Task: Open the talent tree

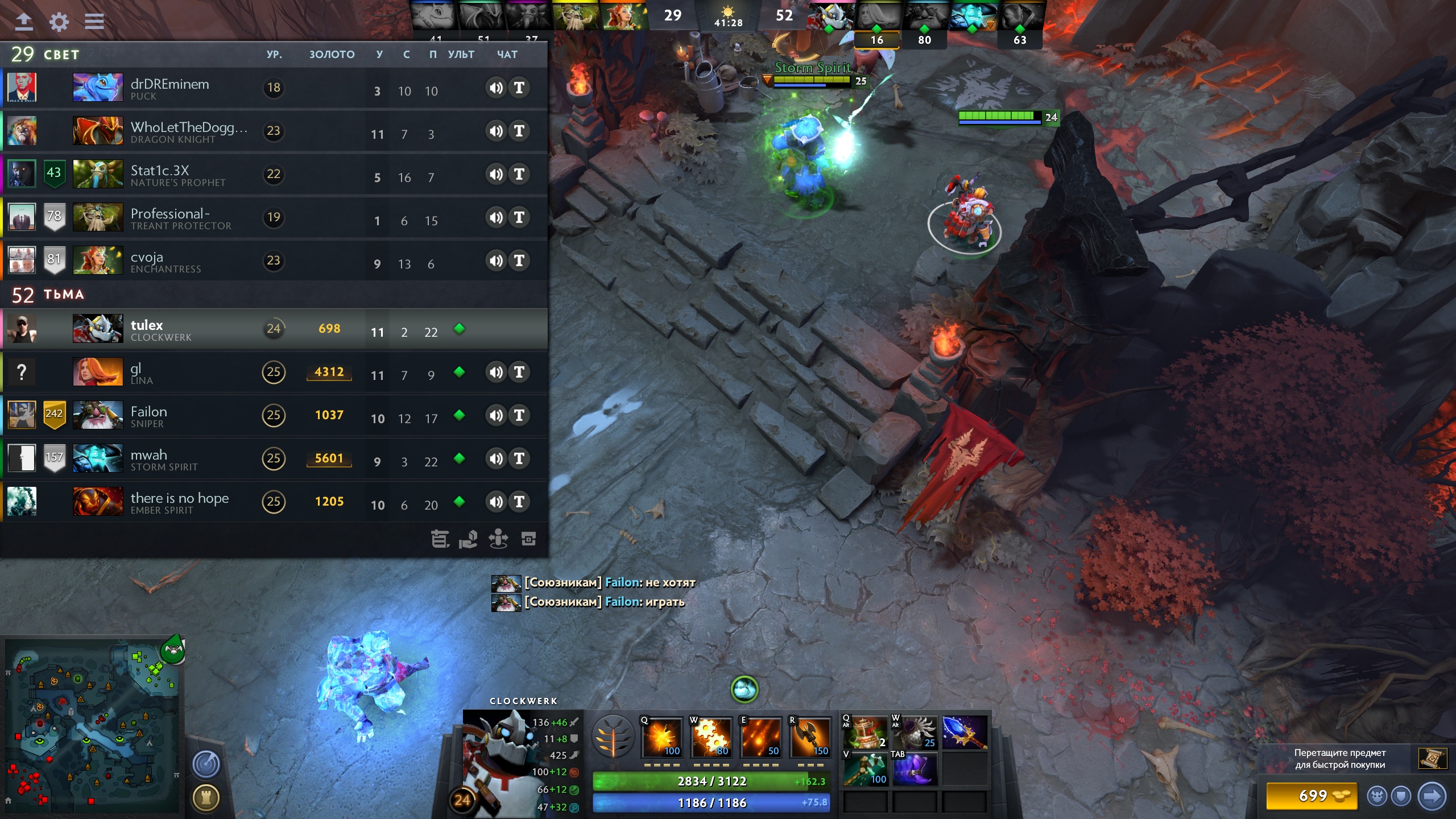Action: 613,736
